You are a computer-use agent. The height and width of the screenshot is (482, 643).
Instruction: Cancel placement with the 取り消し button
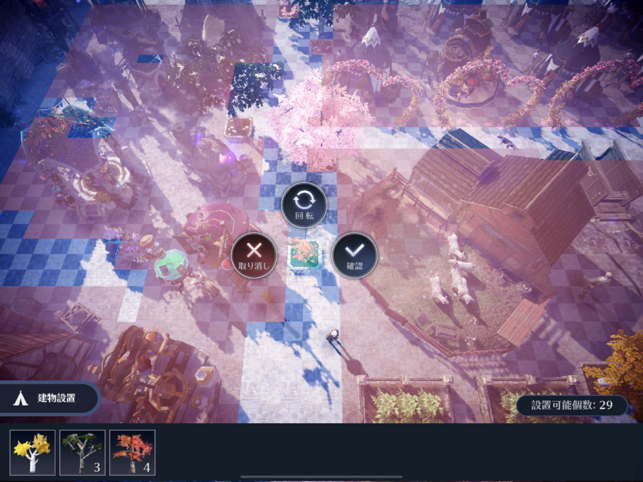click(x=253, y=255)
